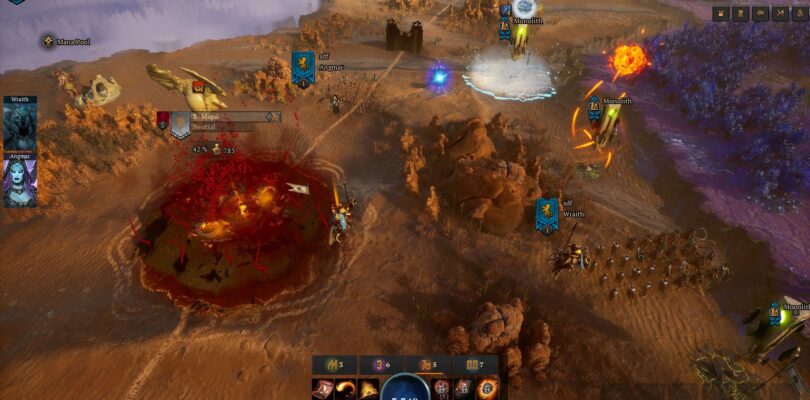Viewport: 810px width, 400px height.
Task: Select the Angmar army banner
Action: click(x=303, y=66)
